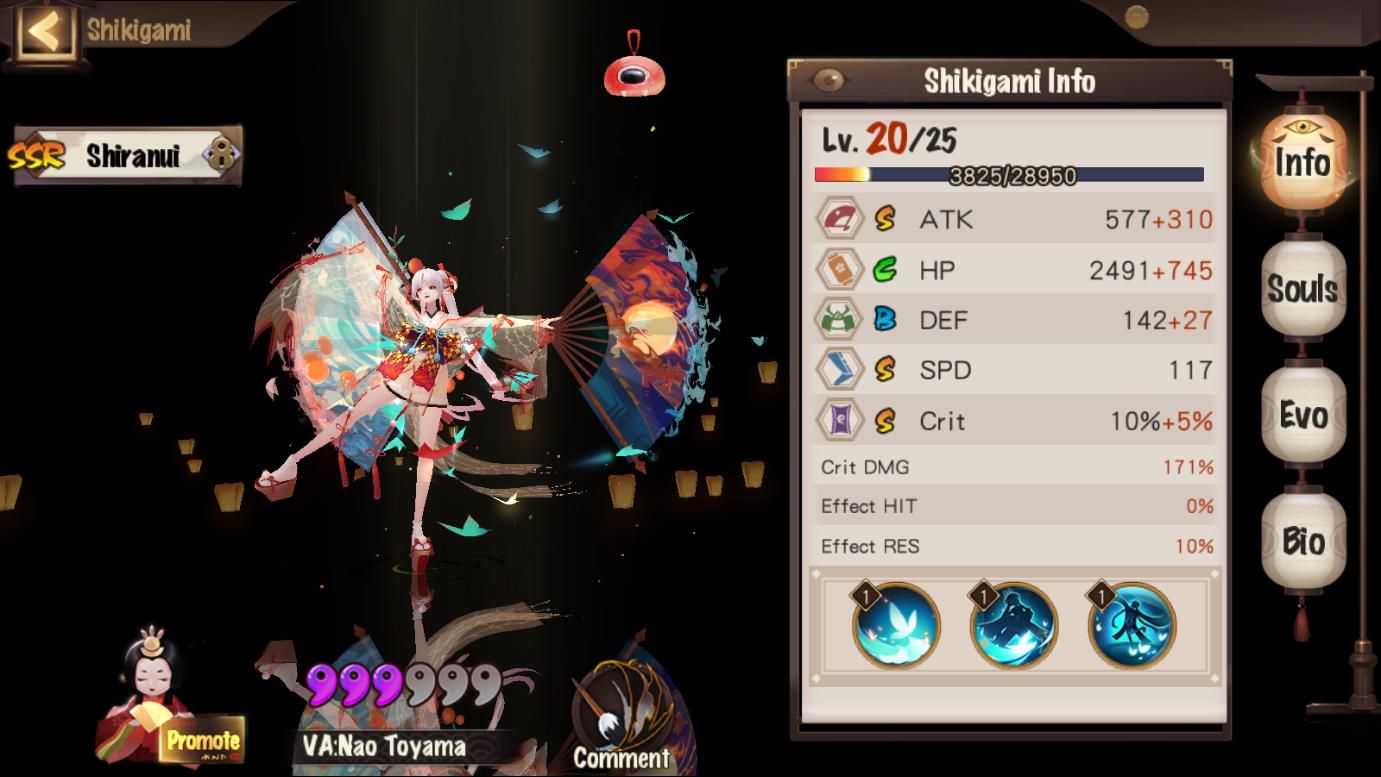Tap the red daruma eye charm
This screenshot has height=777, width=1381.
click(x=634, y=73)
